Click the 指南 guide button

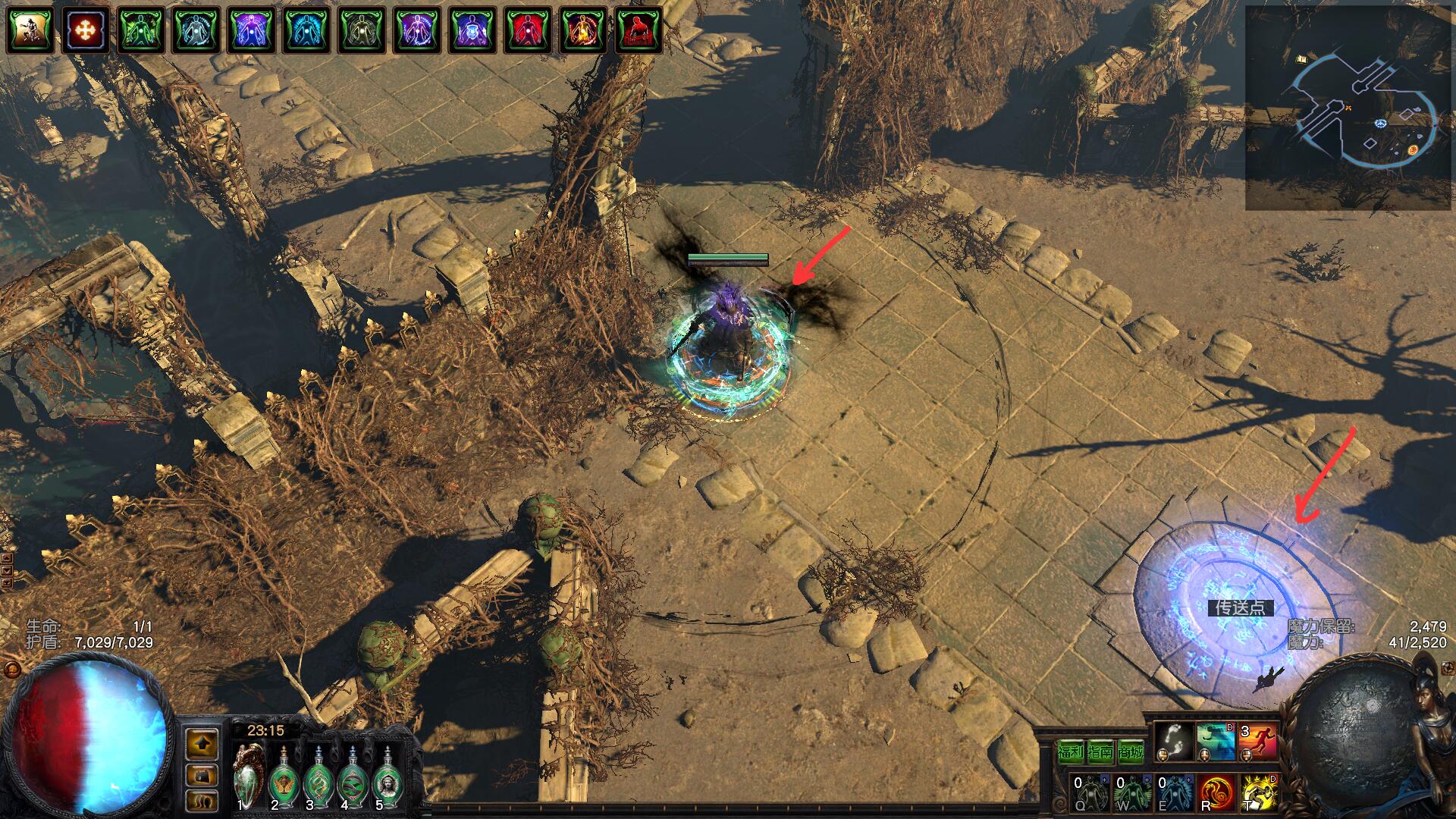tap(1100, 752)
